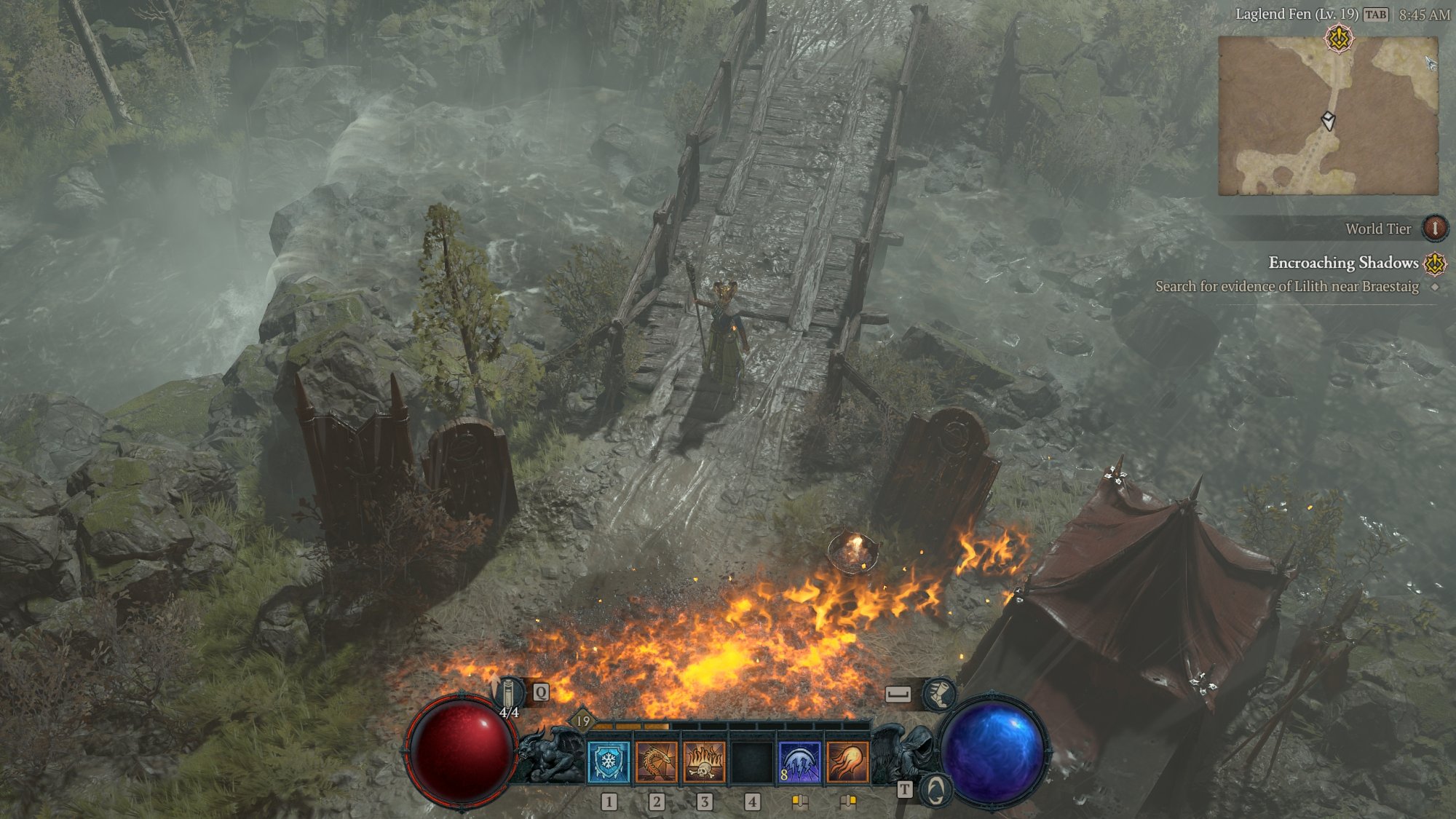Drink the healing potion
The width and height of the screenshot is (1456, 819).
[509, 693]
